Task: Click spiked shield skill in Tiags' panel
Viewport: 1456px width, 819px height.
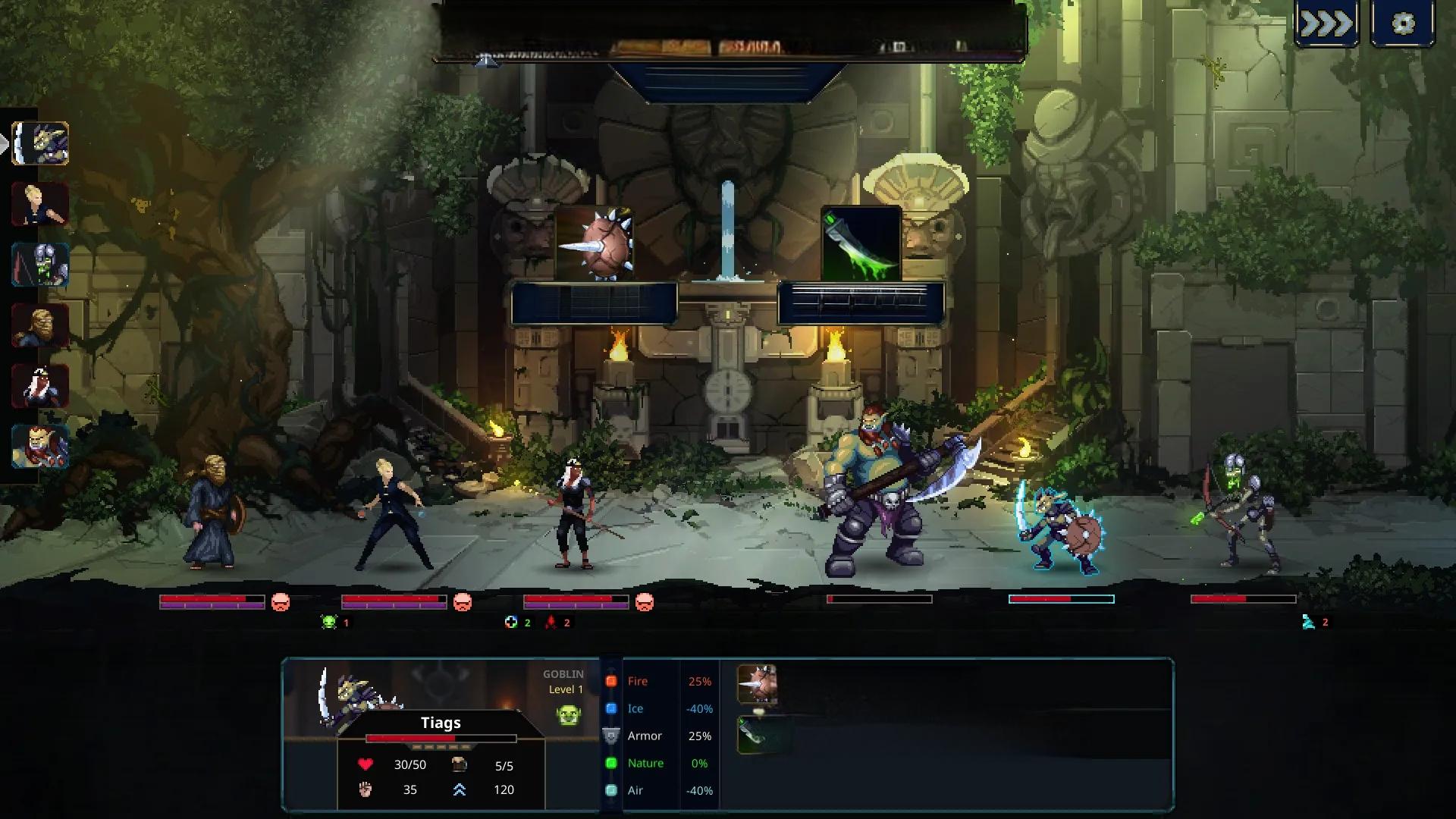Action: (757, 684)
